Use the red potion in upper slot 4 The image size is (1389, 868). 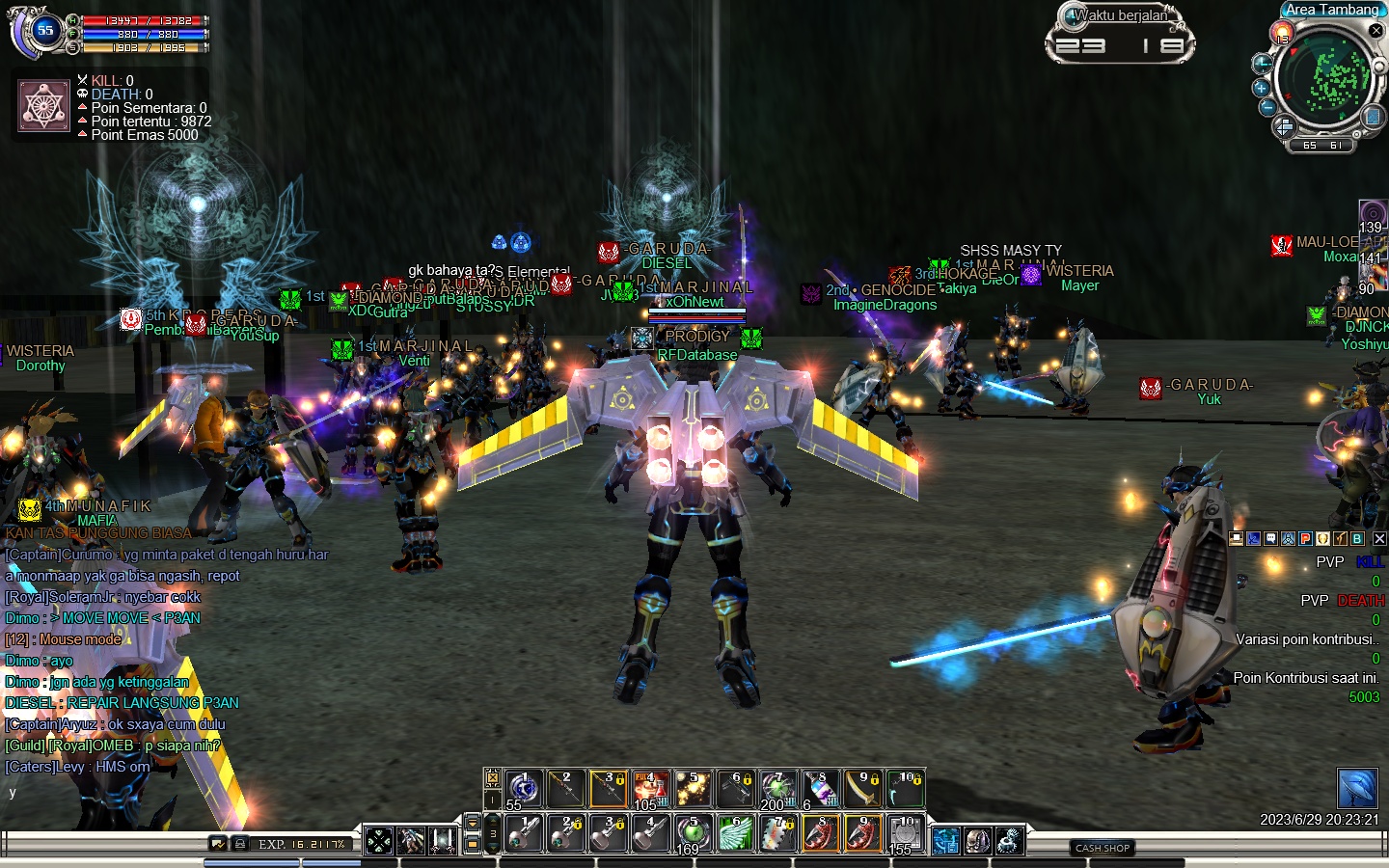click(649, 789)
